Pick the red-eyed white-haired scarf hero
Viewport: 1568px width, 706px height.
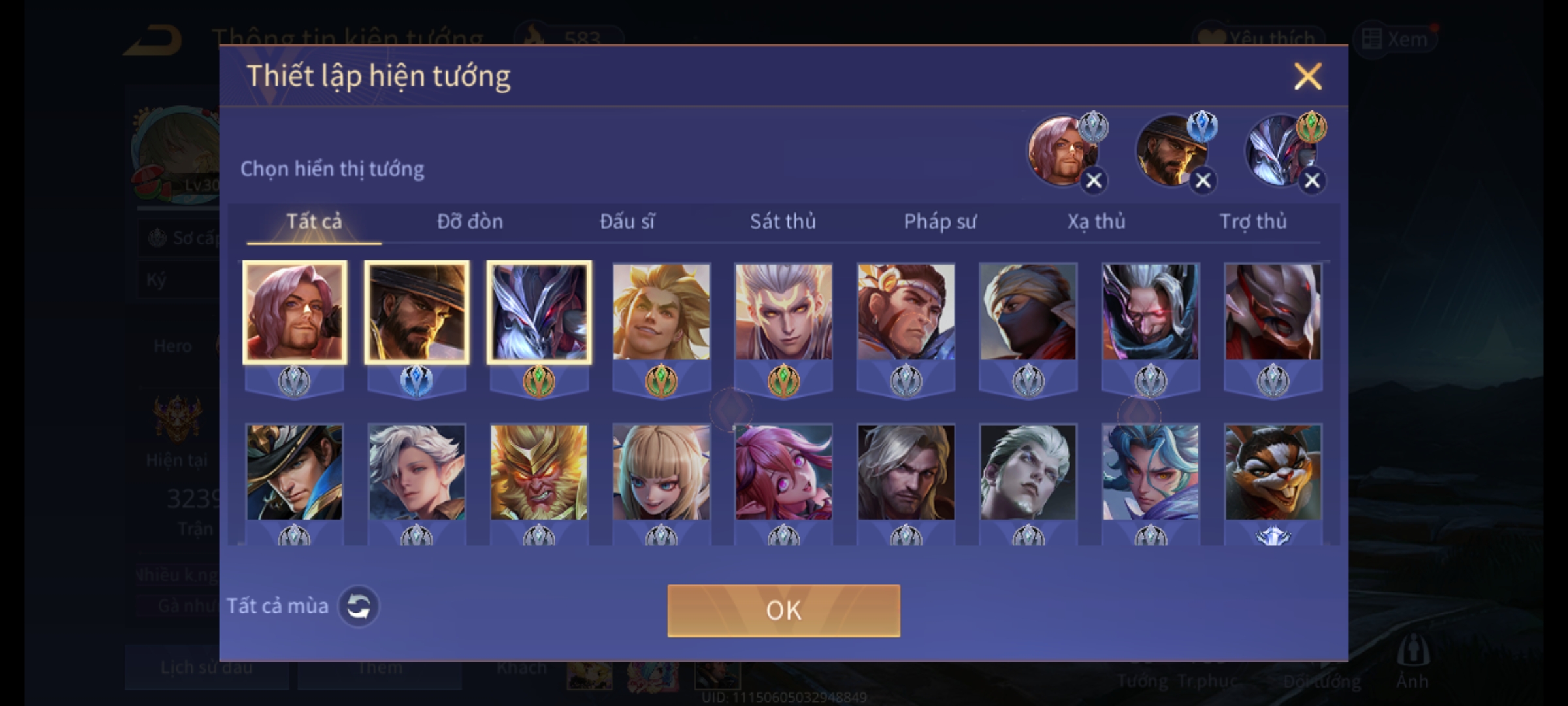(x=1151, y=312)
